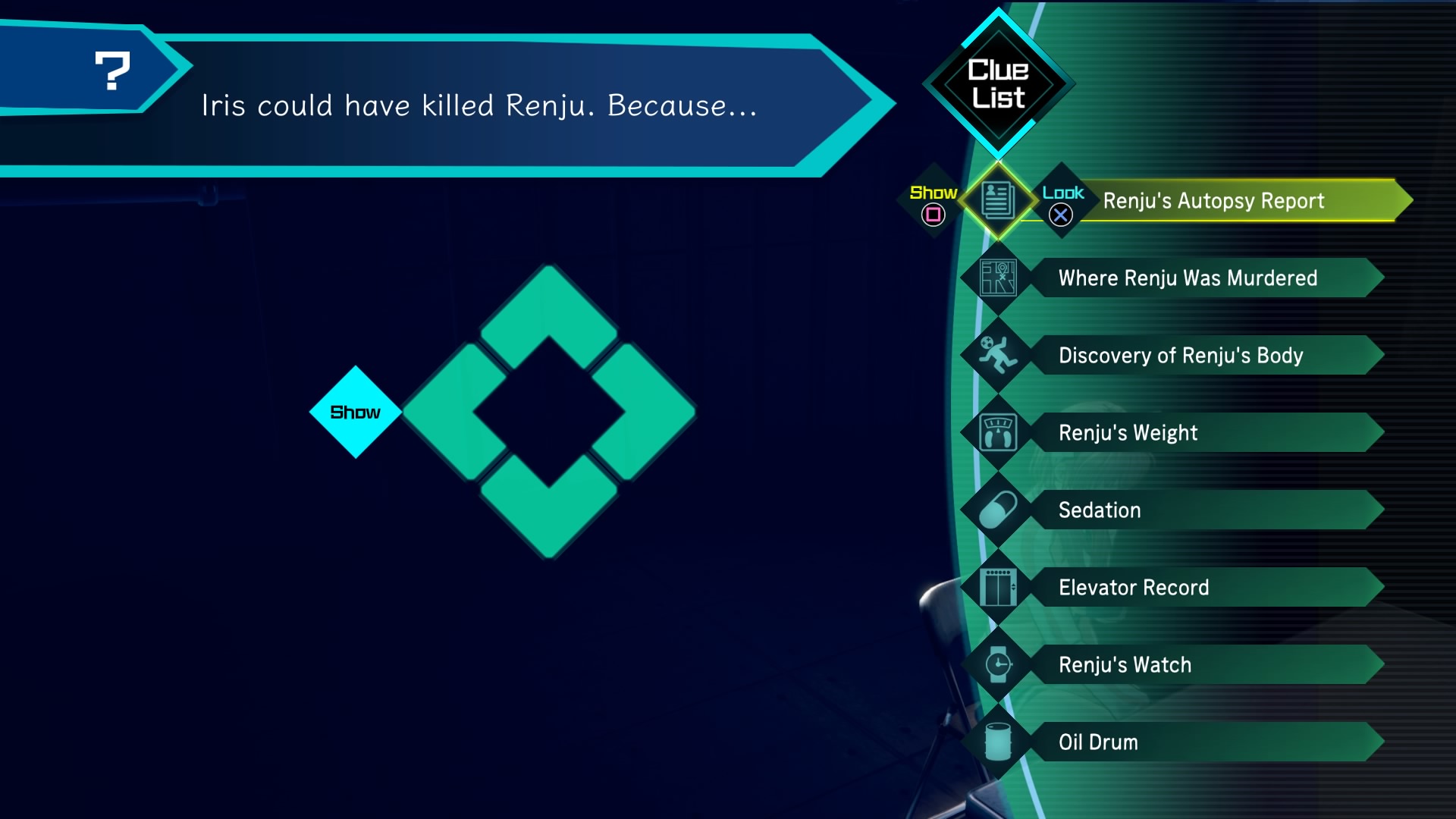Select Renju's Watch from the clue list
This screenshot has height=819, width=1456.
1125,665
